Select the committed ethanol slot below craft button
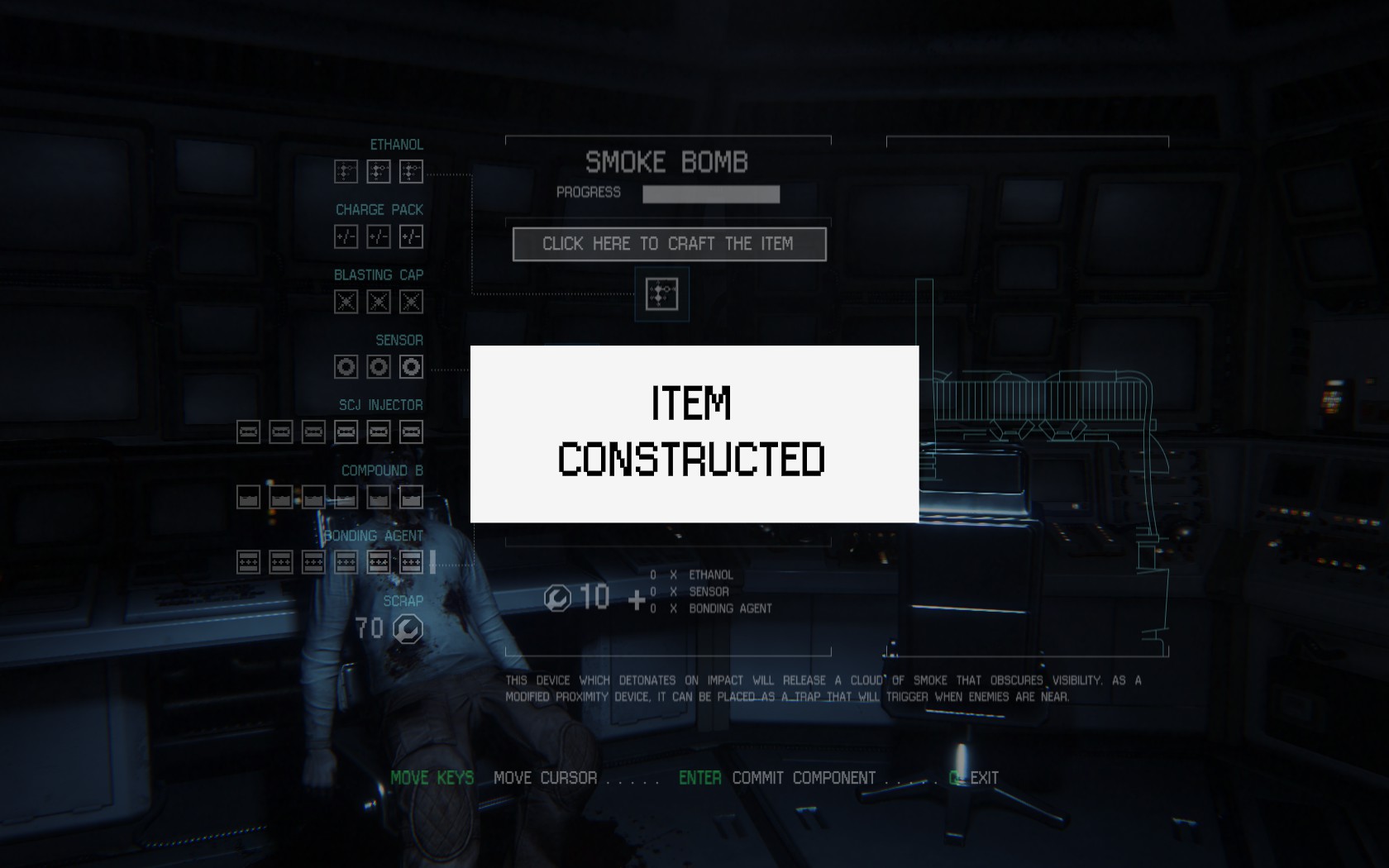 (x=661, y=294)
